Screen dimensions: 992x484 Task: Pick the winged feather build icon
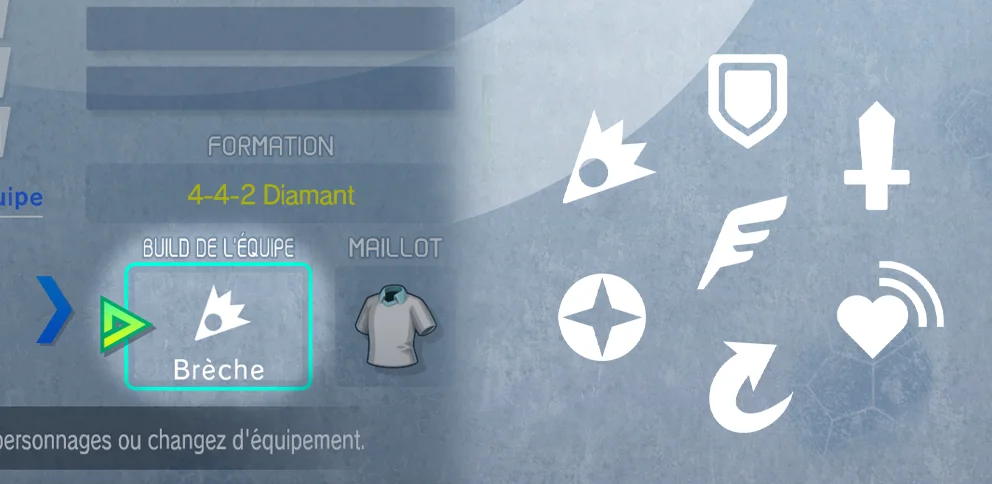coord(741,240)
